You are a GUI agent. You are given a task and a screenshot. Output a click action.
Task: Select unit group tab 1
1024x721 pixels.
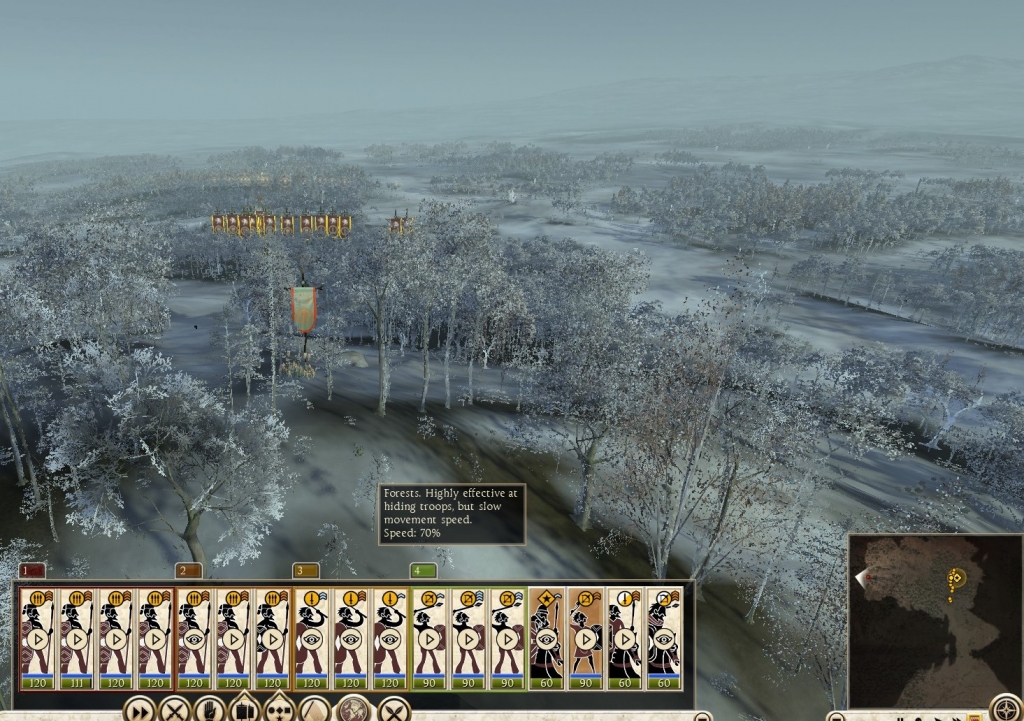pos(31,570)
